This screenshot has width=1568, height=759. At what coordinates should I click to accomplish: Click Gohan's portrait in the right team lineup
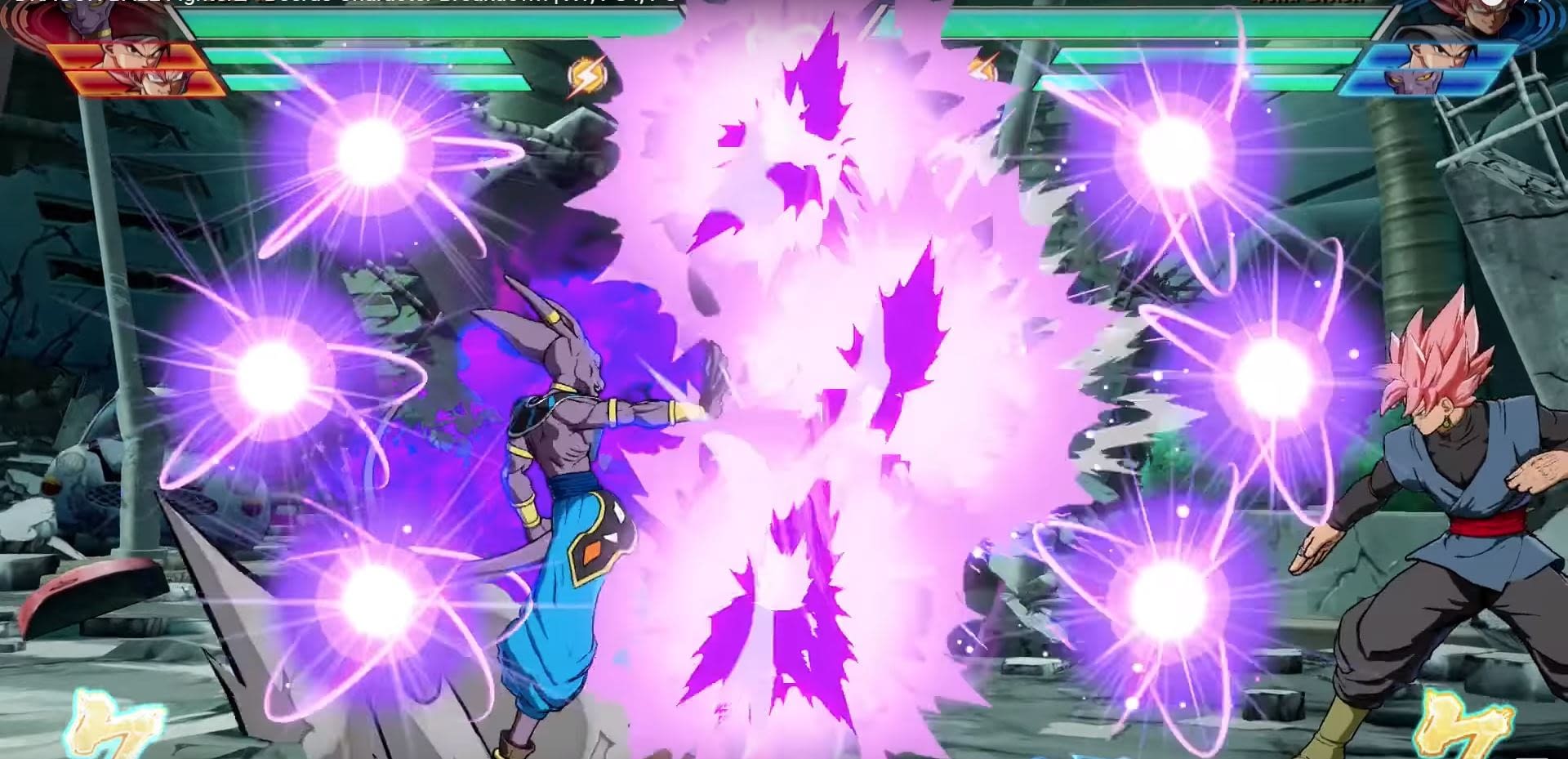coord(1437,56)
